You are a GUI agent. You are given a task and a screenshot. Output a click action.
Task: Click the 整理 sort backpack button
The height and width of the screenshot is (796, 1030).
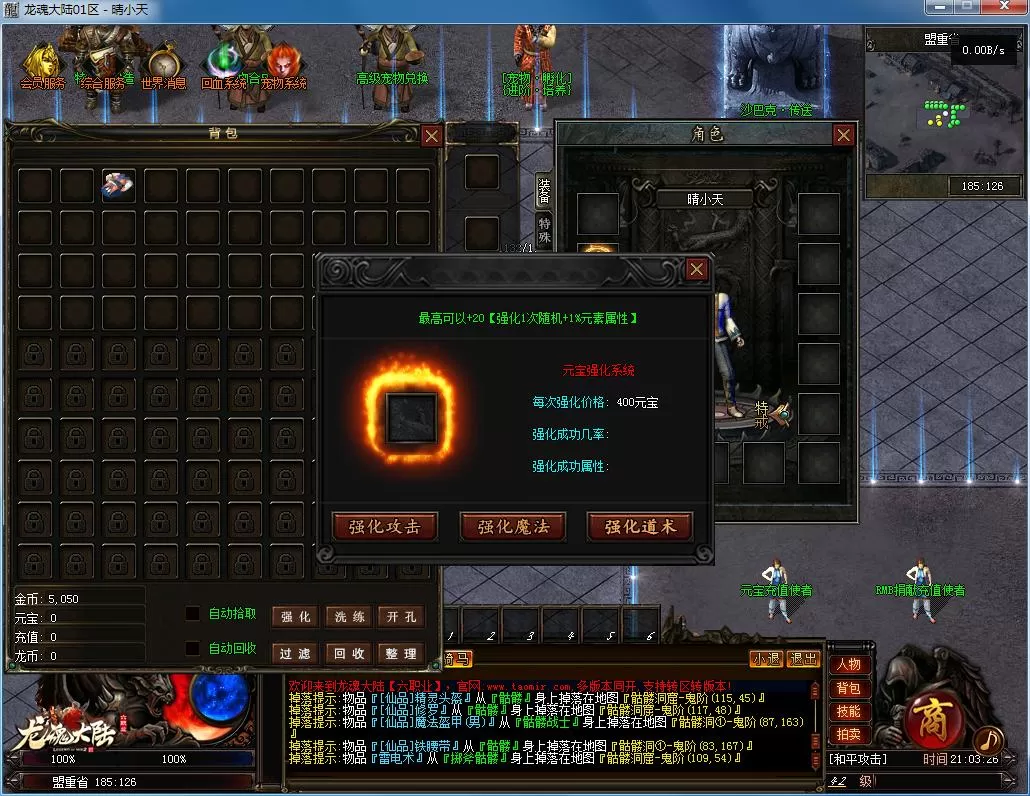[401, 653]
